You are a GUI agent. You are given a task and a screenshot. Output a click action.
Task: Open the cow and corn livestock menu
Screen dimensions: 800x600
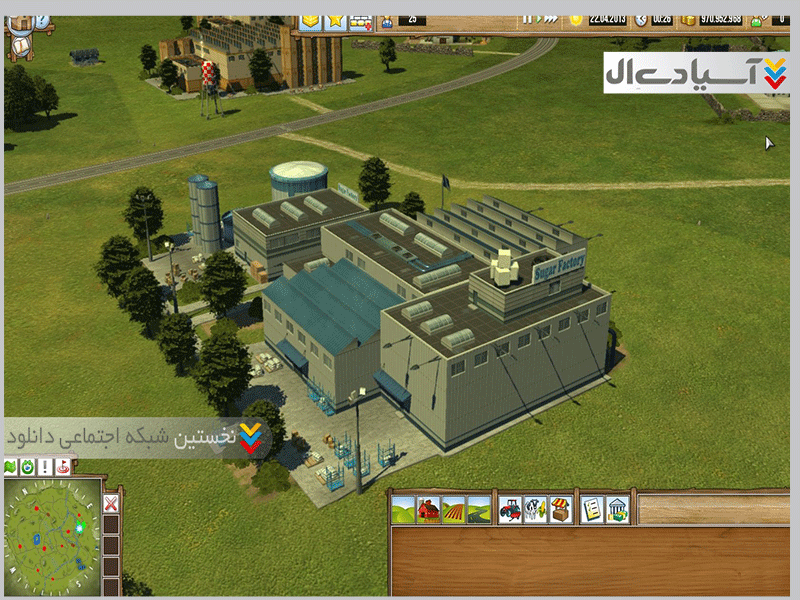tap(536, 509)
